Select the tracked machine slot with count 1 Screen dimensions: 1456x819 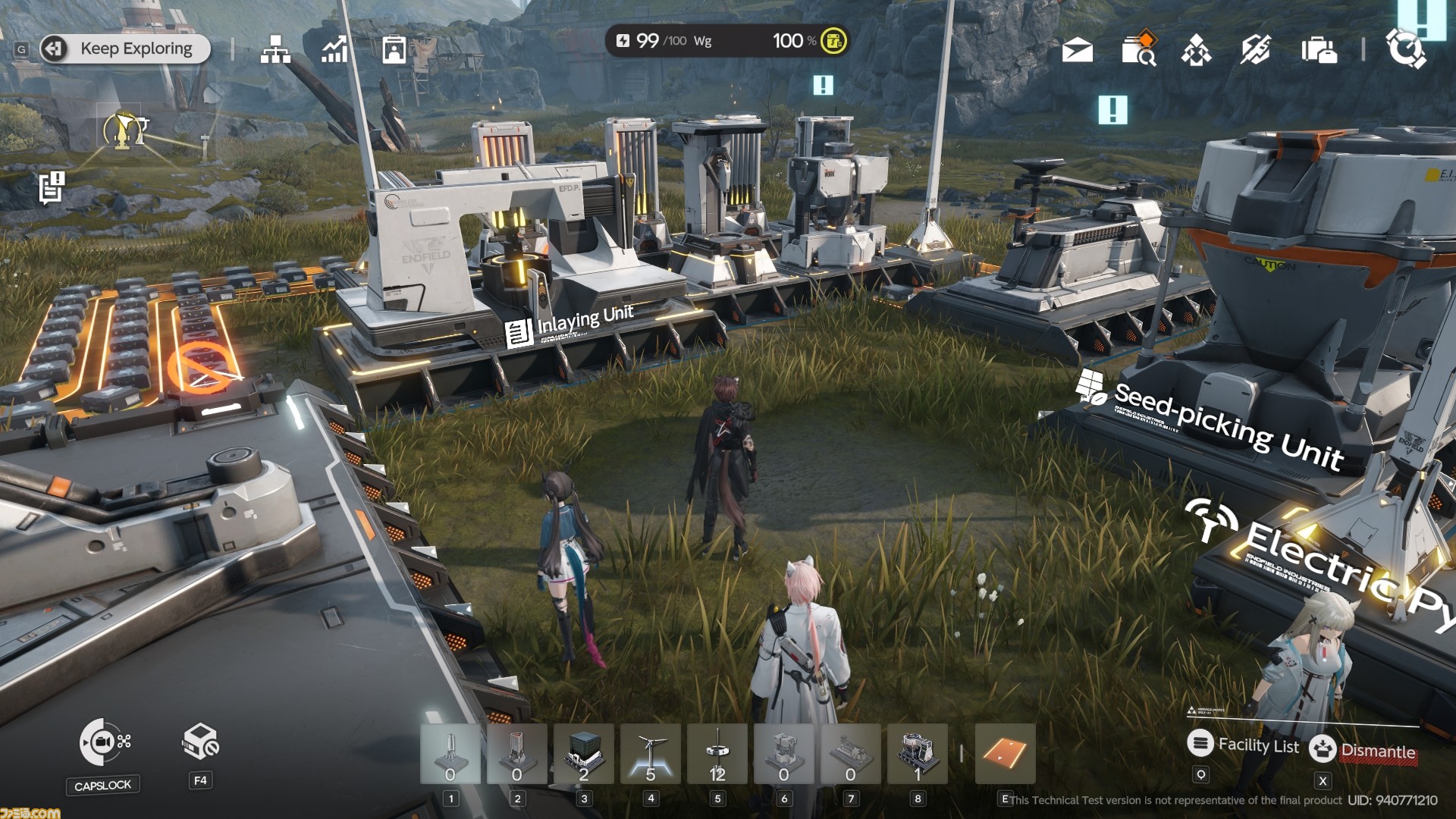[917, 754]
